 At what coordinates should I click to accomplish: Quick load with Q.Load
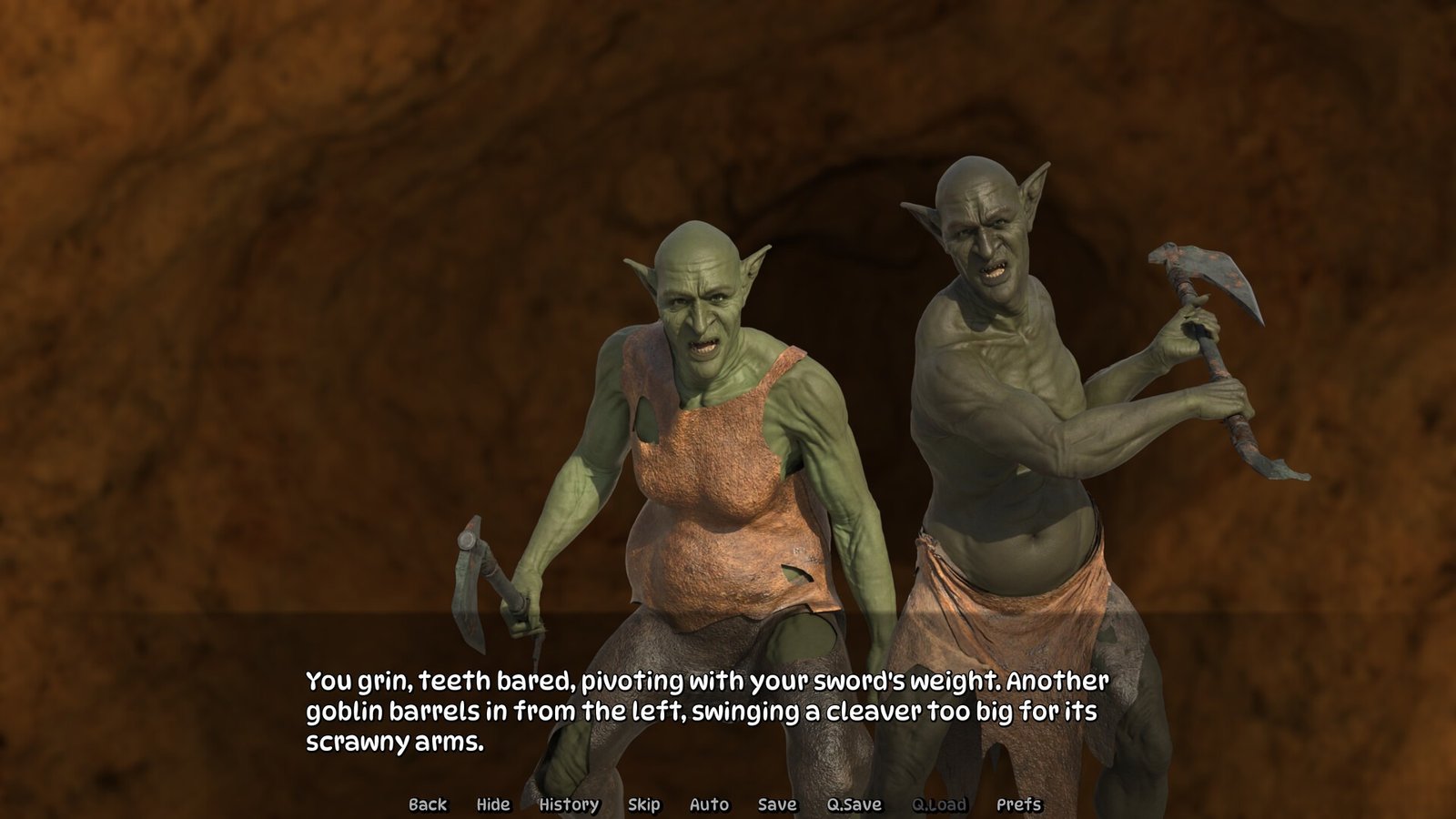pyautogui.click(x=939, y=804)
